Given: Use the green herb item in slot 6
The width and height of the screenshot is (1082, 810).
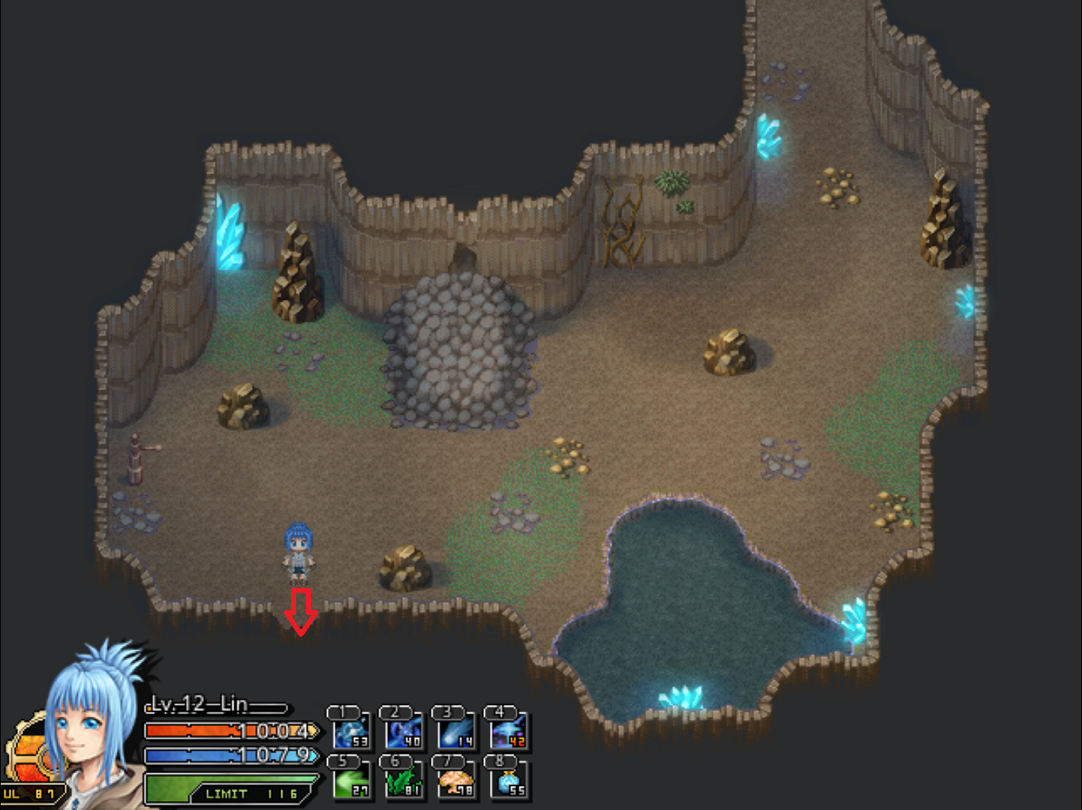Looking at the screenshot, I should tap(404, 780).
